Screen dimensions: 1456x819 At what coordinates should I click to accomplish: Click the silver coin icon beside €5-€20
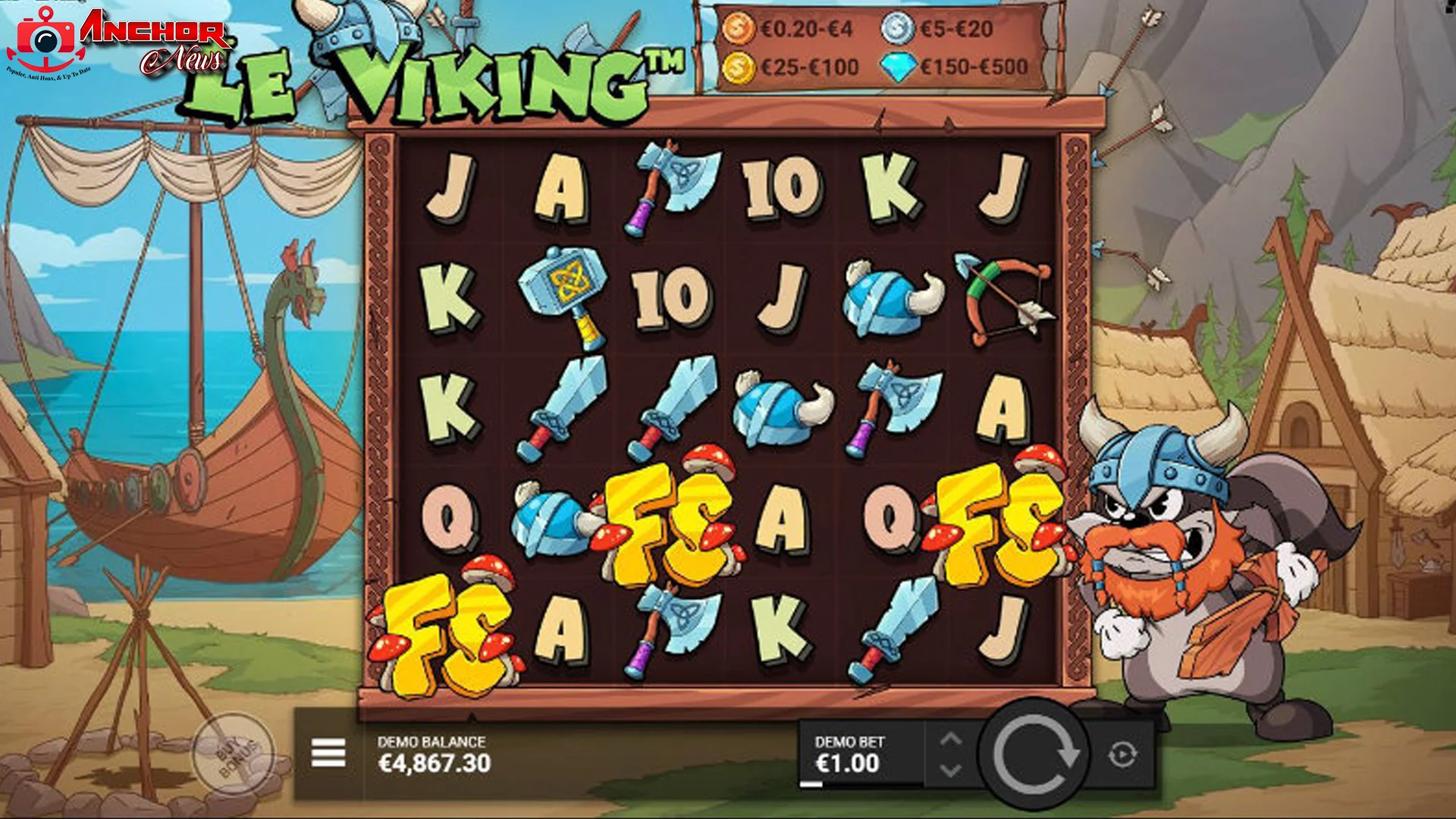(897, 27)
